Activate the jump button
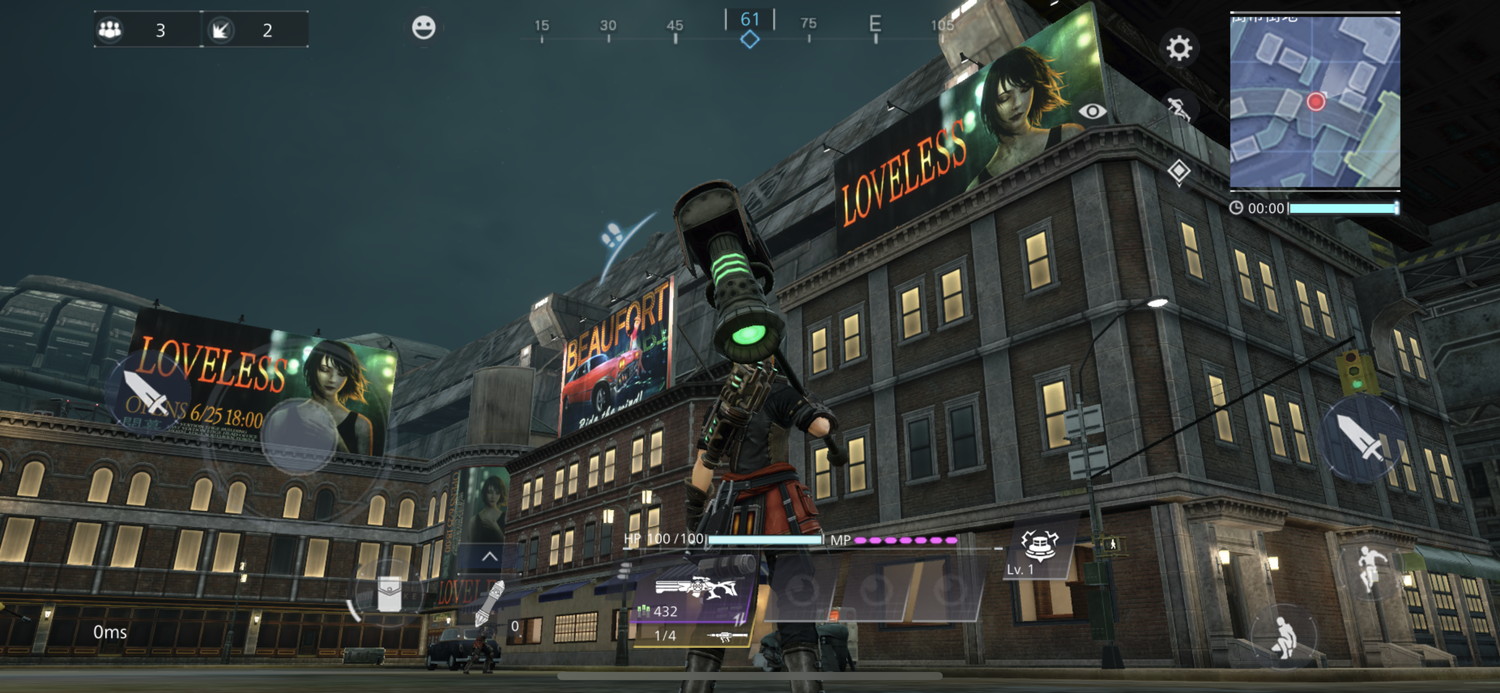 [x=1369, y=571]
